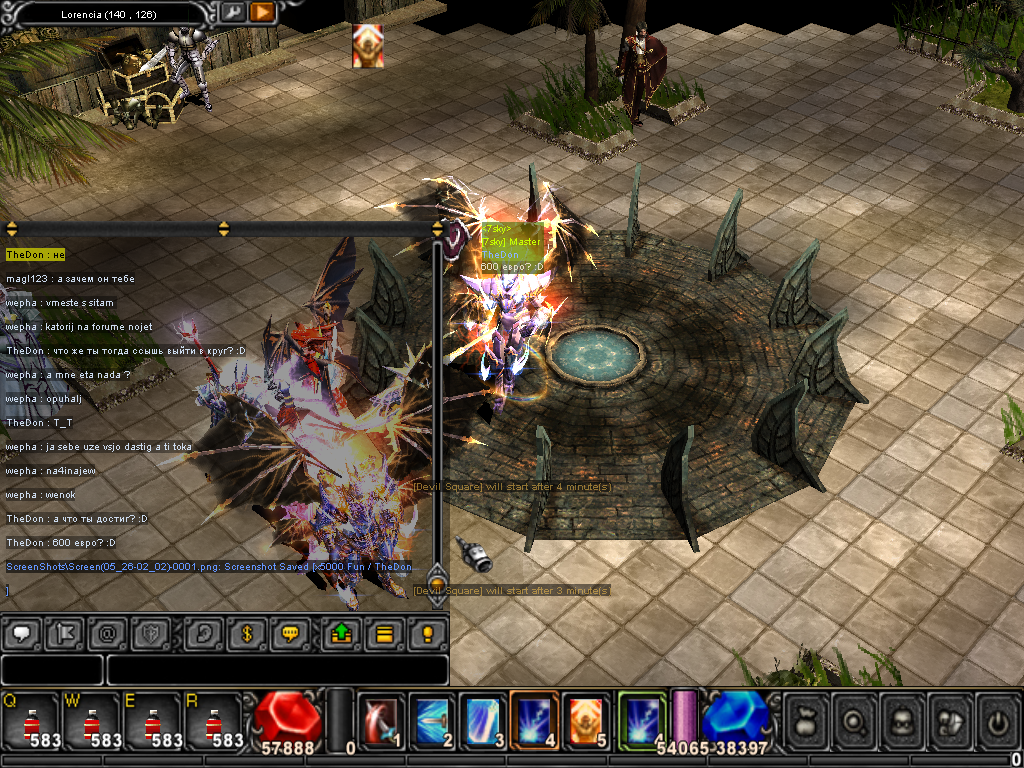Click the orange play arrow button
This screenshot has height=768, width=1024.
click(x=262, y=12)
